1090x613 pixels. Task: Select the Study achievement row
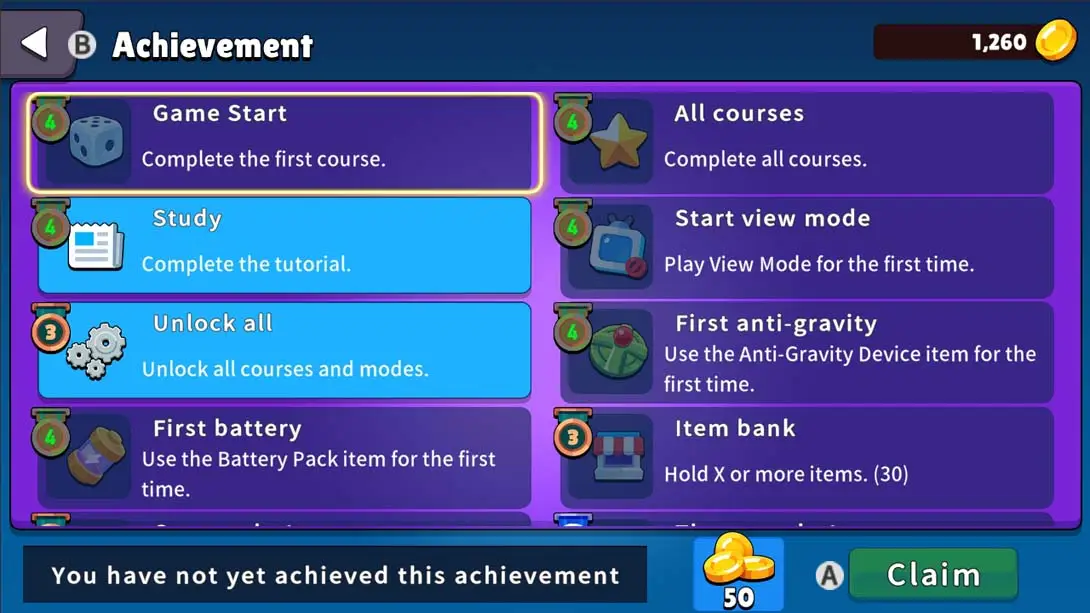tap(285, 246)
